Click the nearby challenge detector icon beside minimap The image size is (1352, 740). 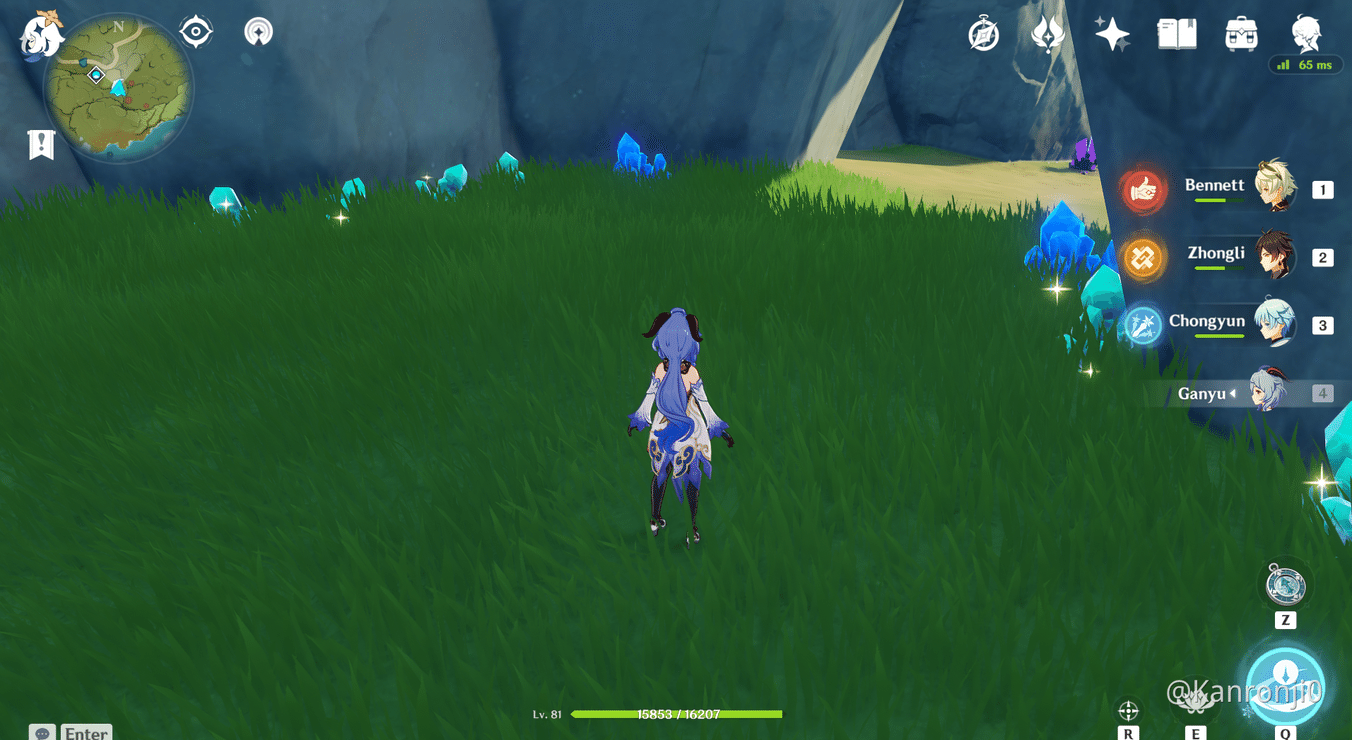click(x=258, y=30)
